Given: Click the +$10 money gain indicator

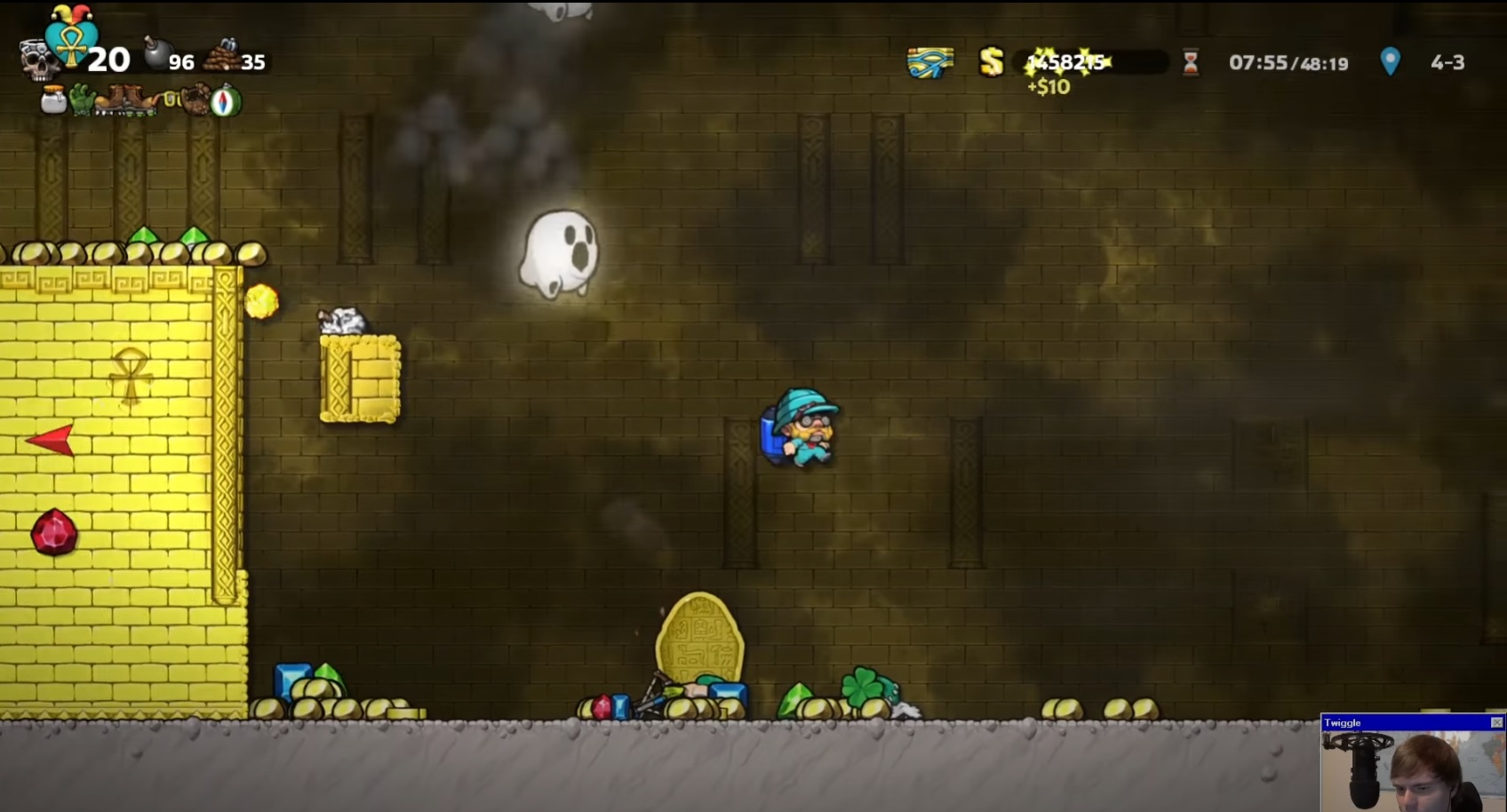Looking at the screenshot, I should coord(1050,87).
